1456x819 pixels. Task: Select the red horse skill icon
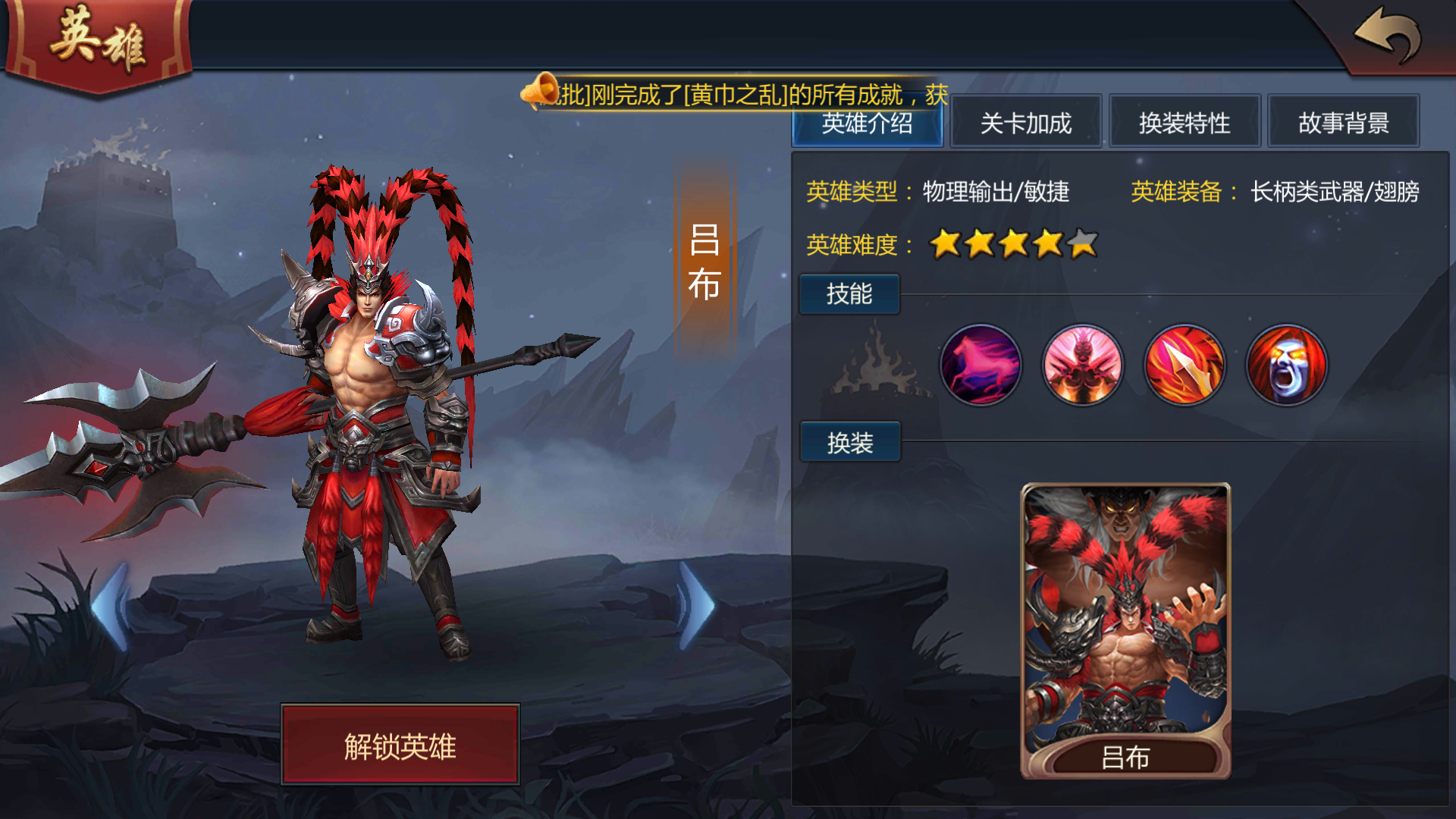981,366
